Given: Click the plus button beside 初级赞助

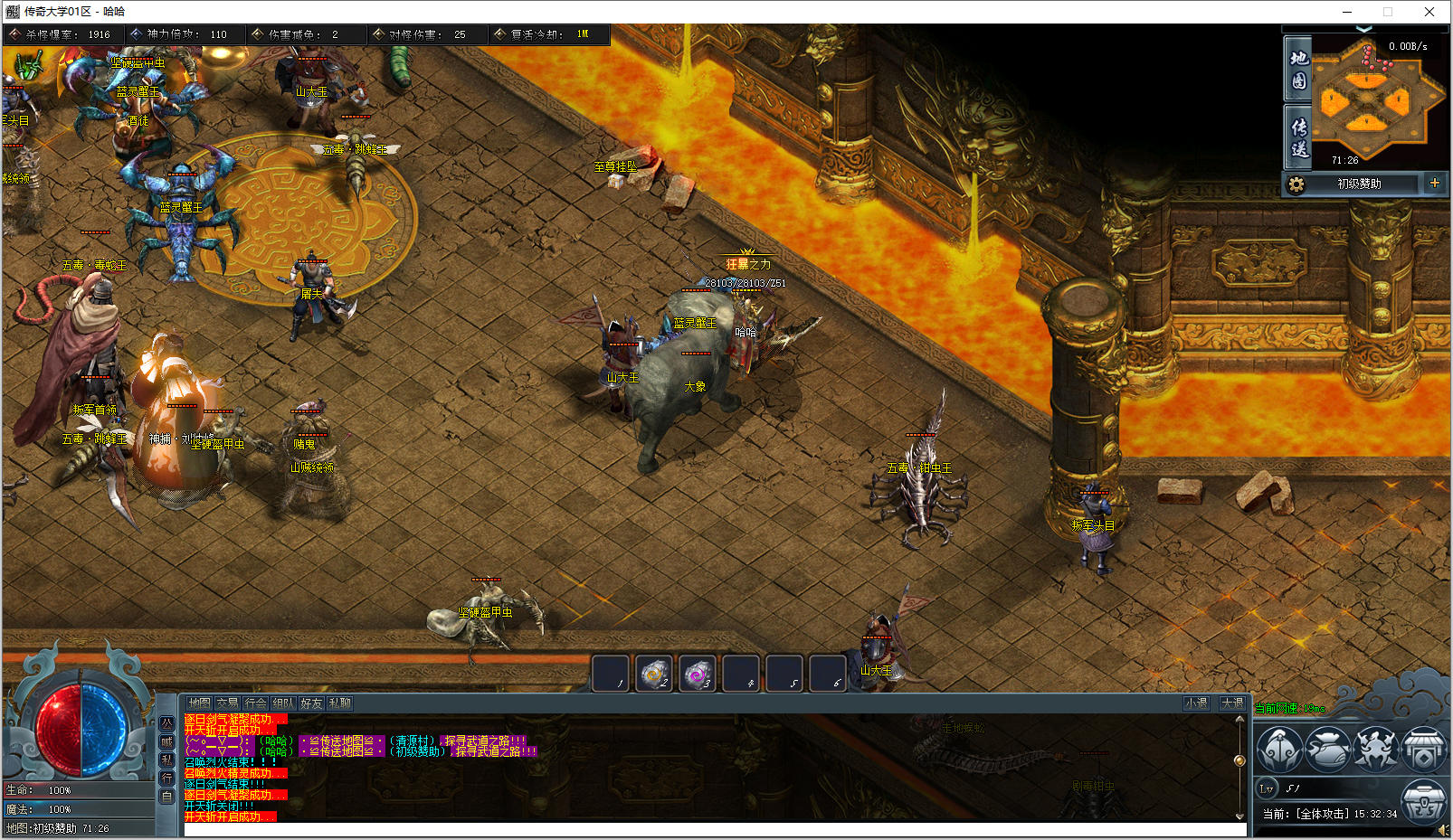Looking at the screenshot, I should click(x=1434, y=183).
